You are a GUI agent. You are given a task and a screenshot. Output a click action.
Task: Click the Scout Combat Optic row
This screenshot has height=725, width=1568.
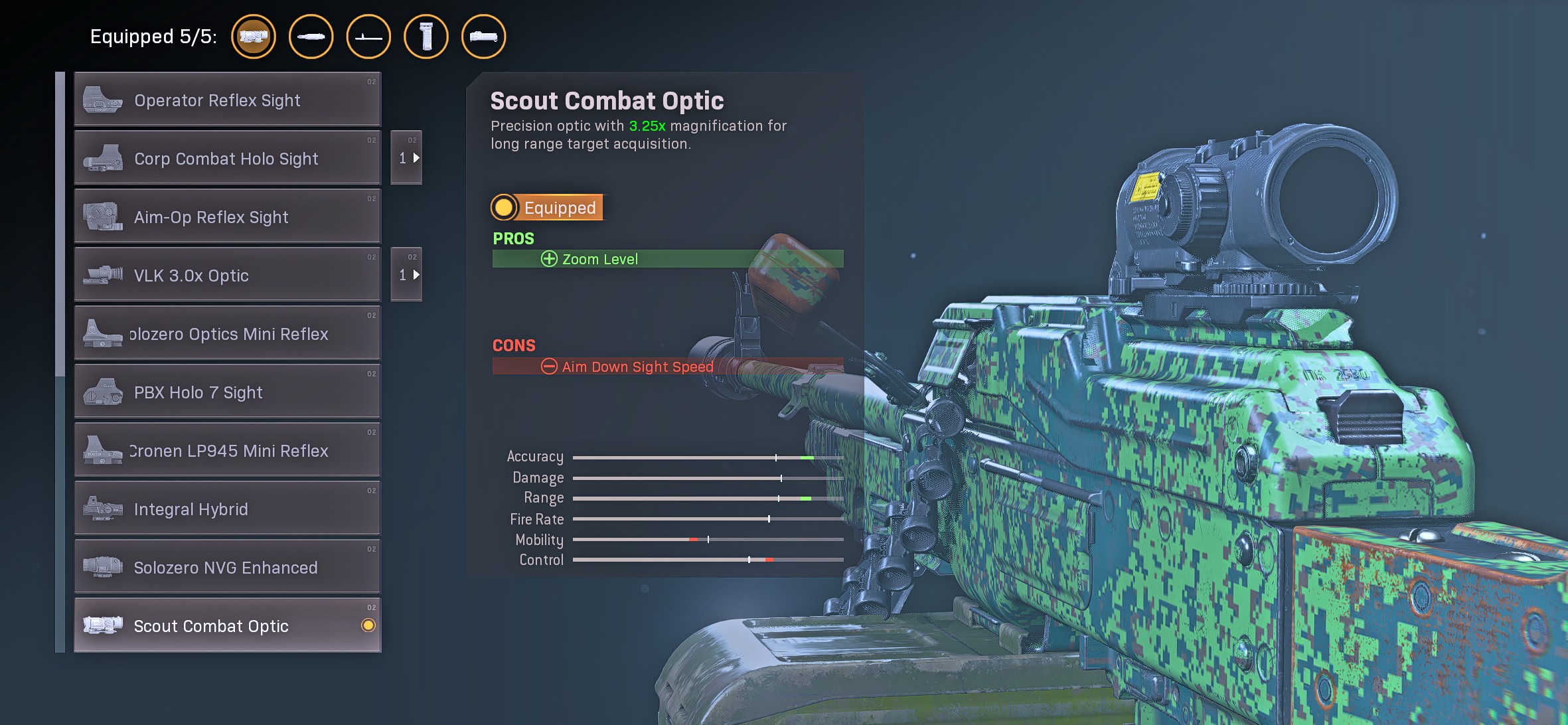[x=227, y=626]
